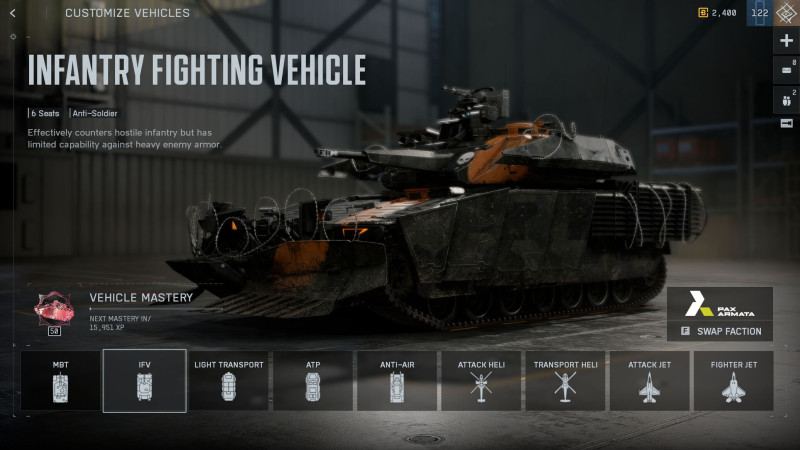Pick the ATP vehicle tile

(x=313, y=380)
